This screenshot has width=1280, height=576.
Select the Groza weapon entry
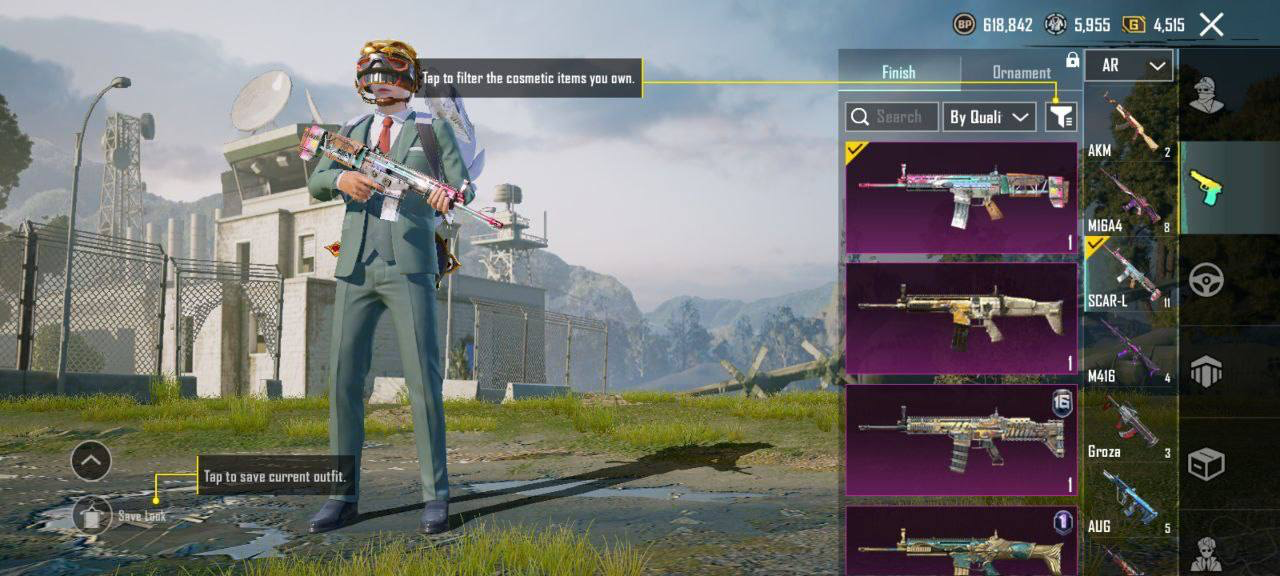[1130, 426]
